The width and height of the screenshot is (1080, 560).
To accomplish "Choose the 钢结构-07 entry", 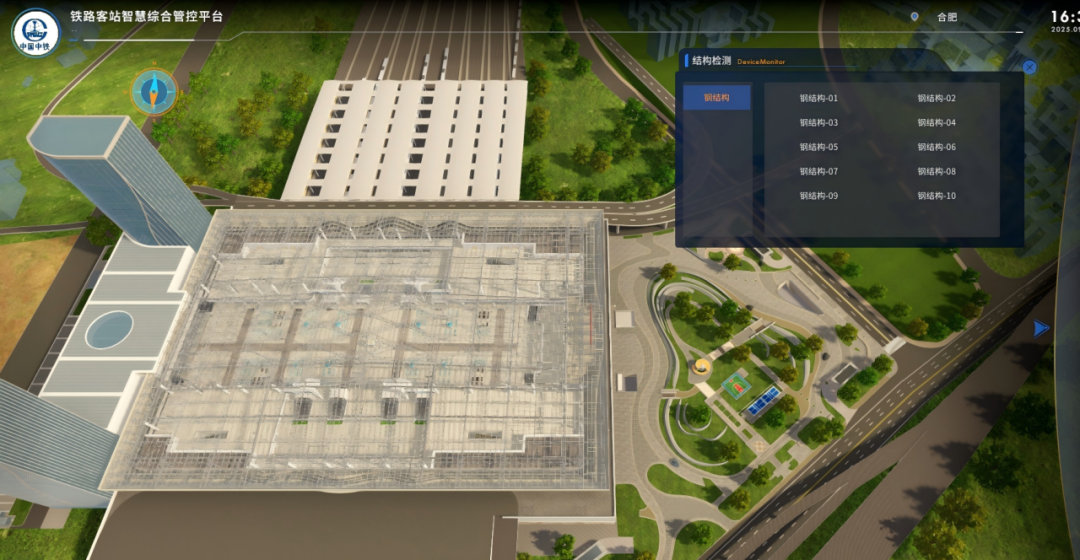I will click(819, 171).
